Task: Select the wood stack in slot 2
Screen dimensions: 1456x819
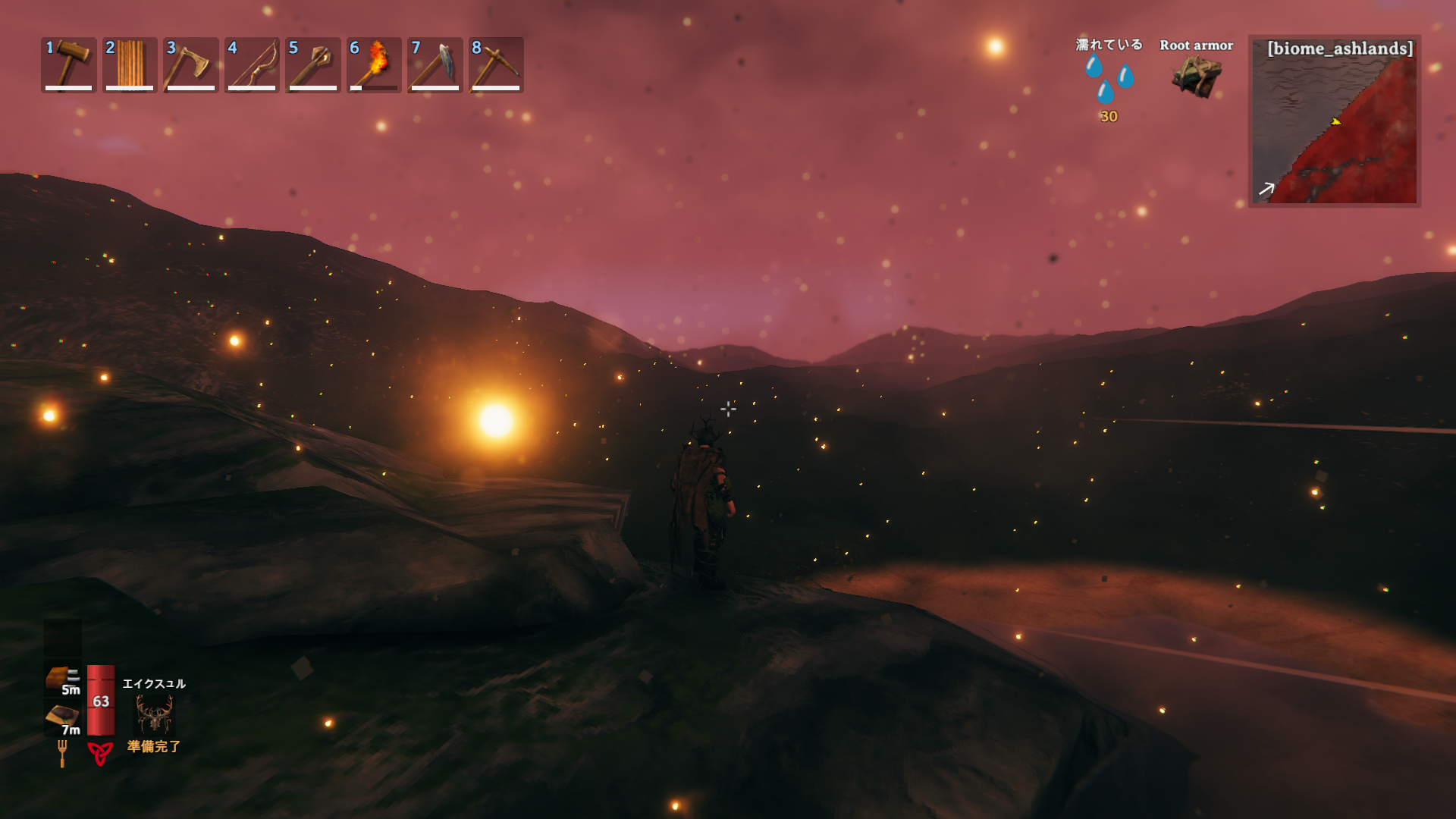Action: [x=130, y=64]
